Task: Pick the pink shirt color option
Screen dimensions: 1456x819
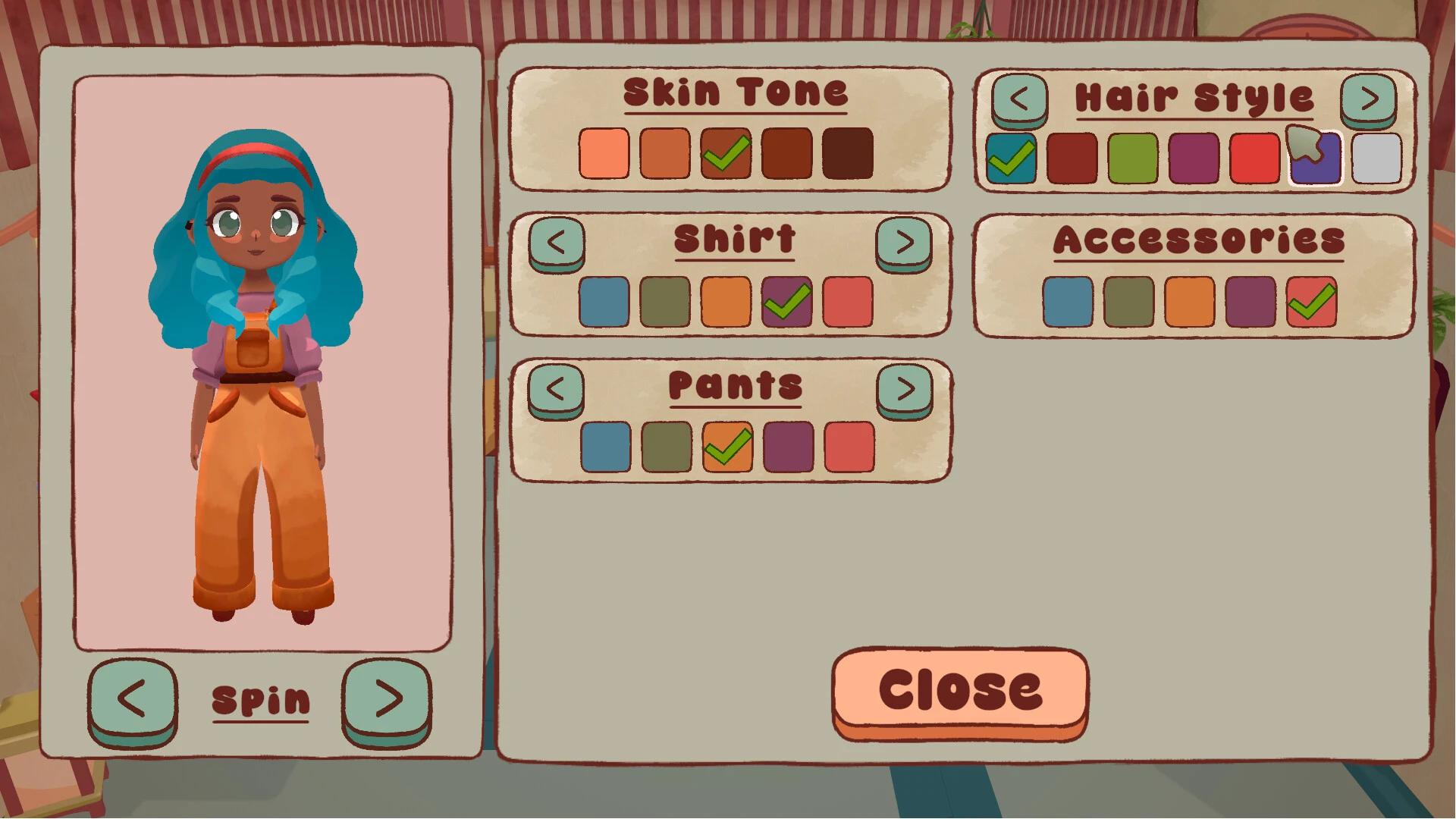Action: (x=847, y=300)
